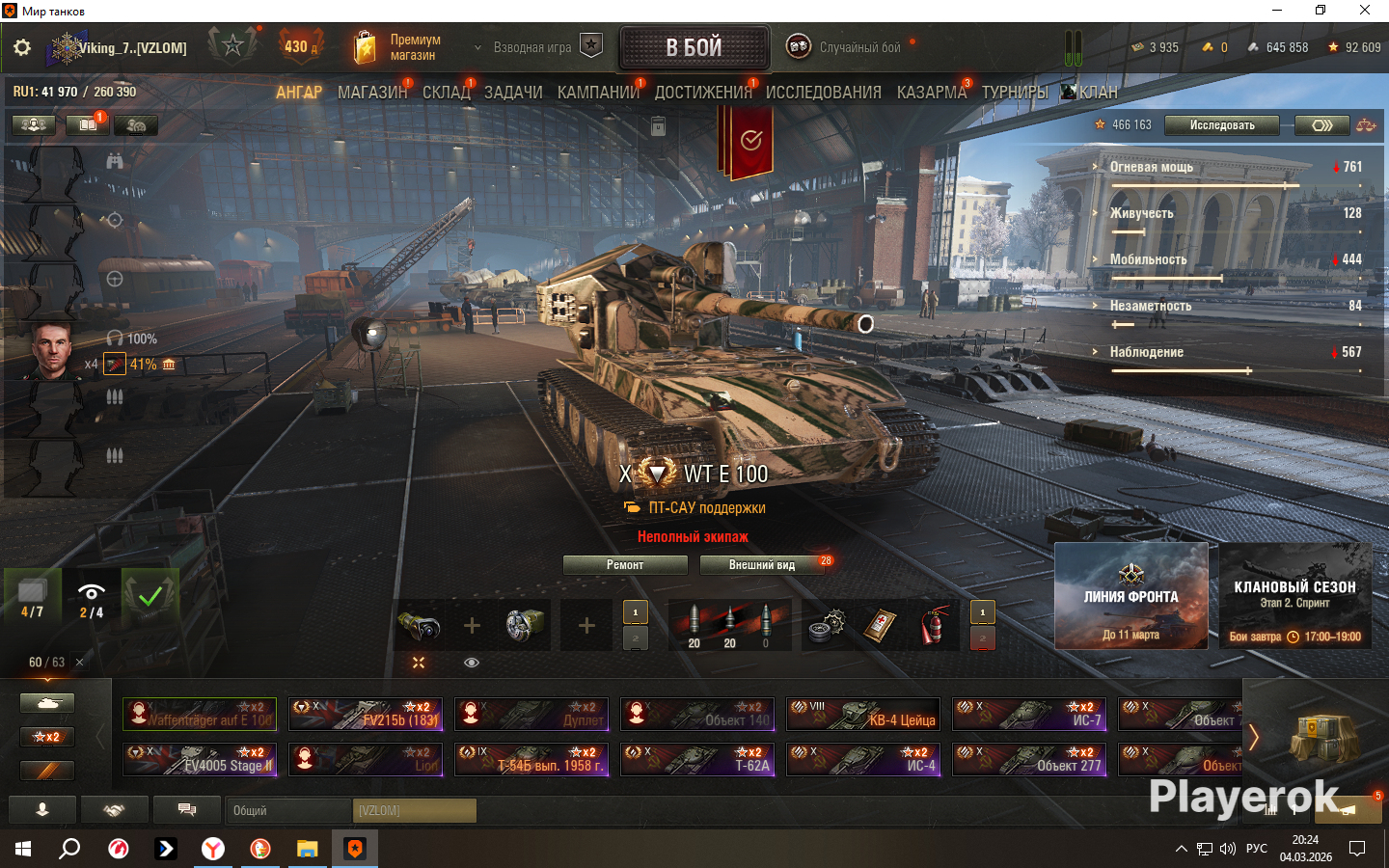Close the game window
Viewport: 1389px width, 868px height.
[x=1364, y=11]
